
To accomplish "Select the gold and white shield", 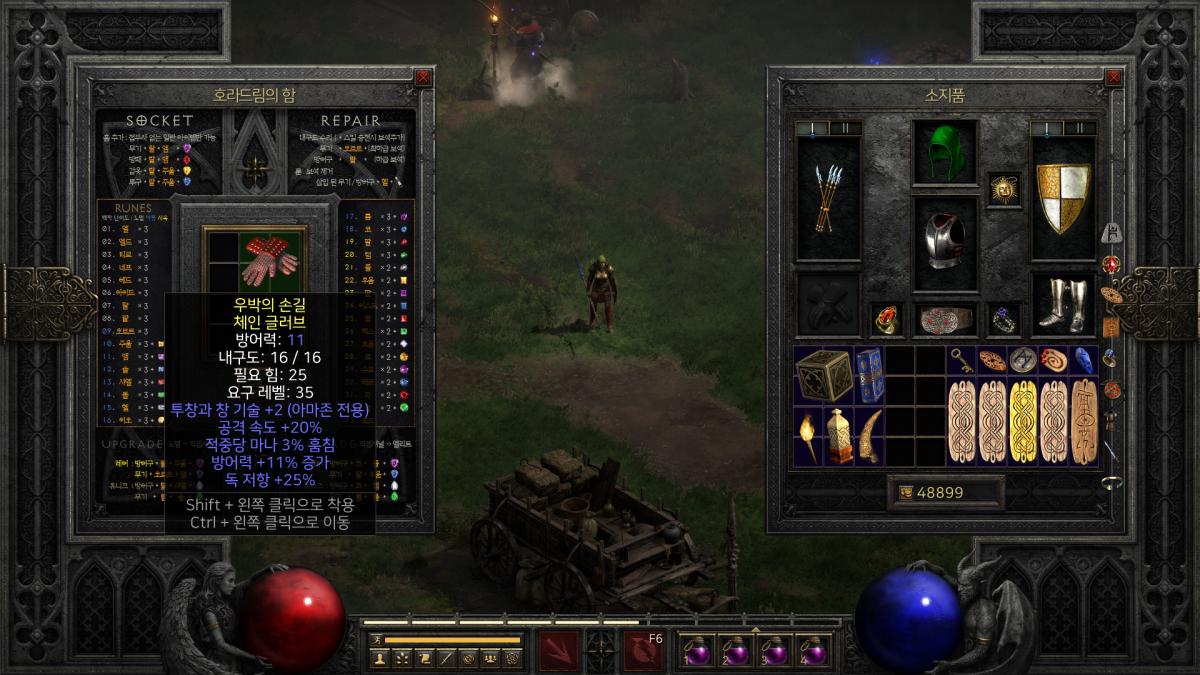I will 1063,198.
